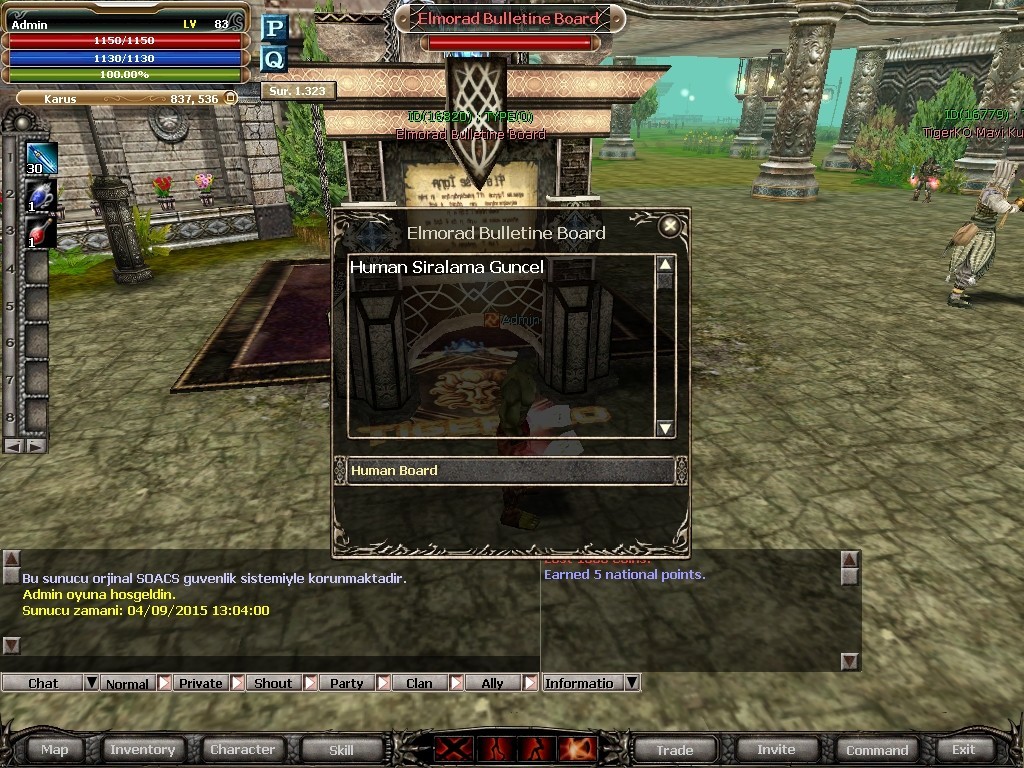Screen dimensions: 1024x768
Task: Close the Elmorad Bulletine Board window
Action: coord(670,226)
